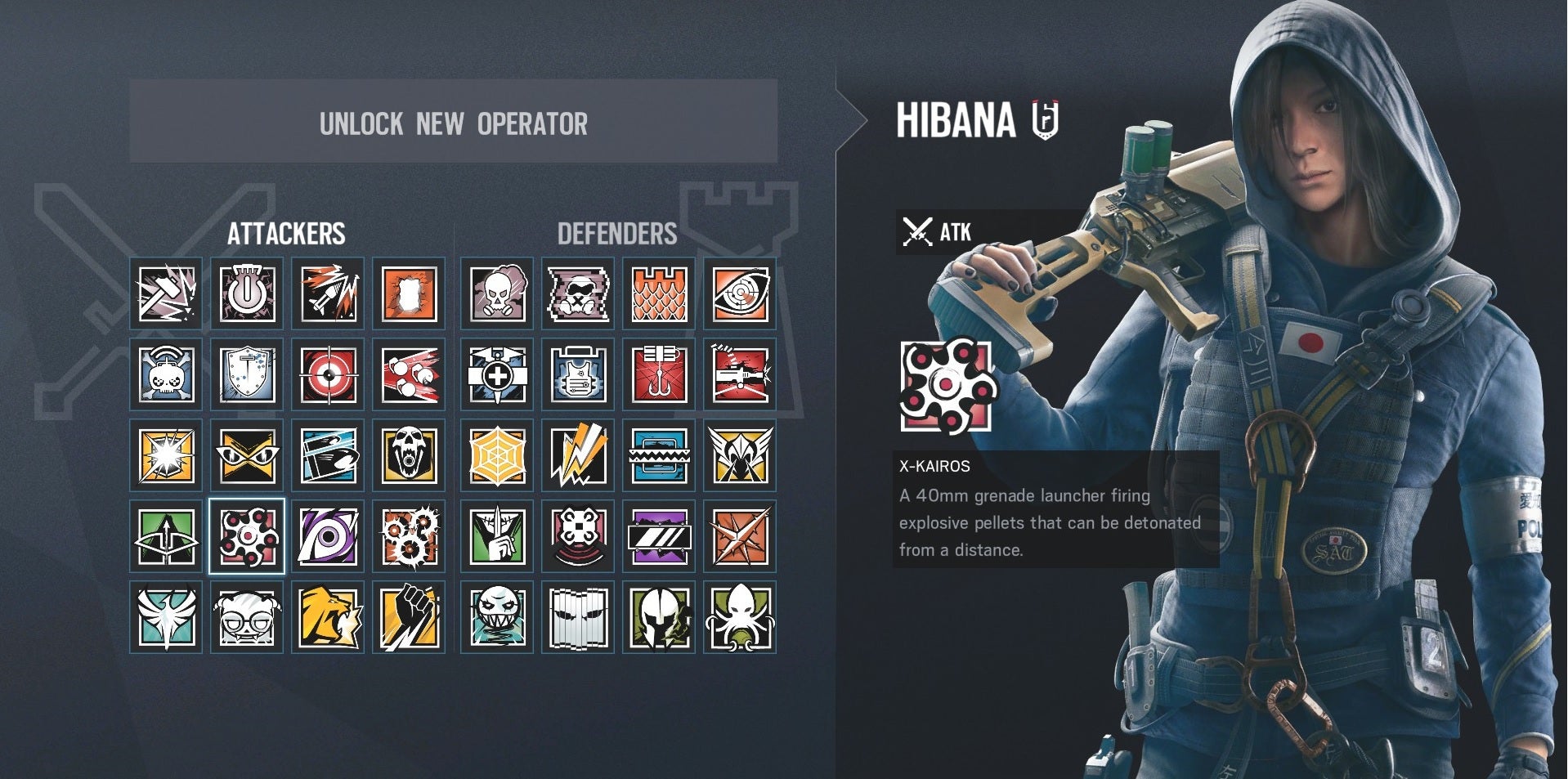Image resolution: width=1568 pixels, height=779 pixels.
Task: Select Fuze's cluster charge icon
Action: click(x=407, y=376)
